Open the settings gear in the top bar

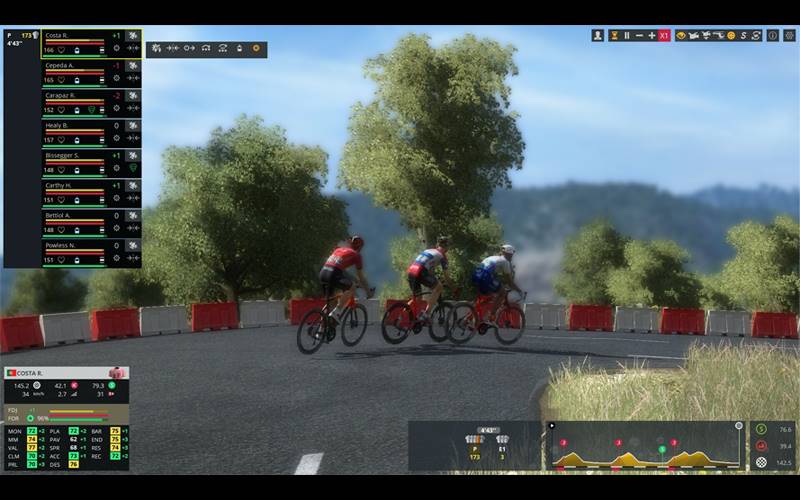click(788, 35)
